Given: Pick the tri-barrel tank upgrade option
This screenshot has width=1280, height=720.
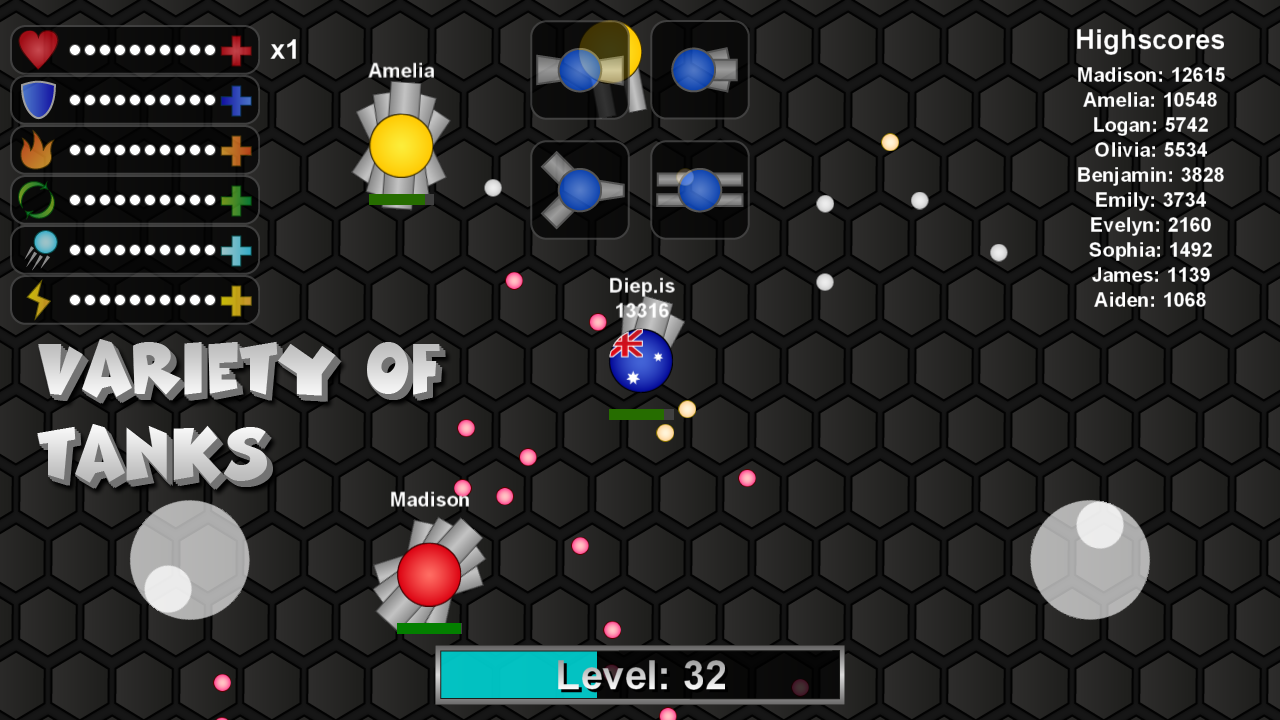Looking at the screenshot, I should pyautogui.click(x=580, y=188).
